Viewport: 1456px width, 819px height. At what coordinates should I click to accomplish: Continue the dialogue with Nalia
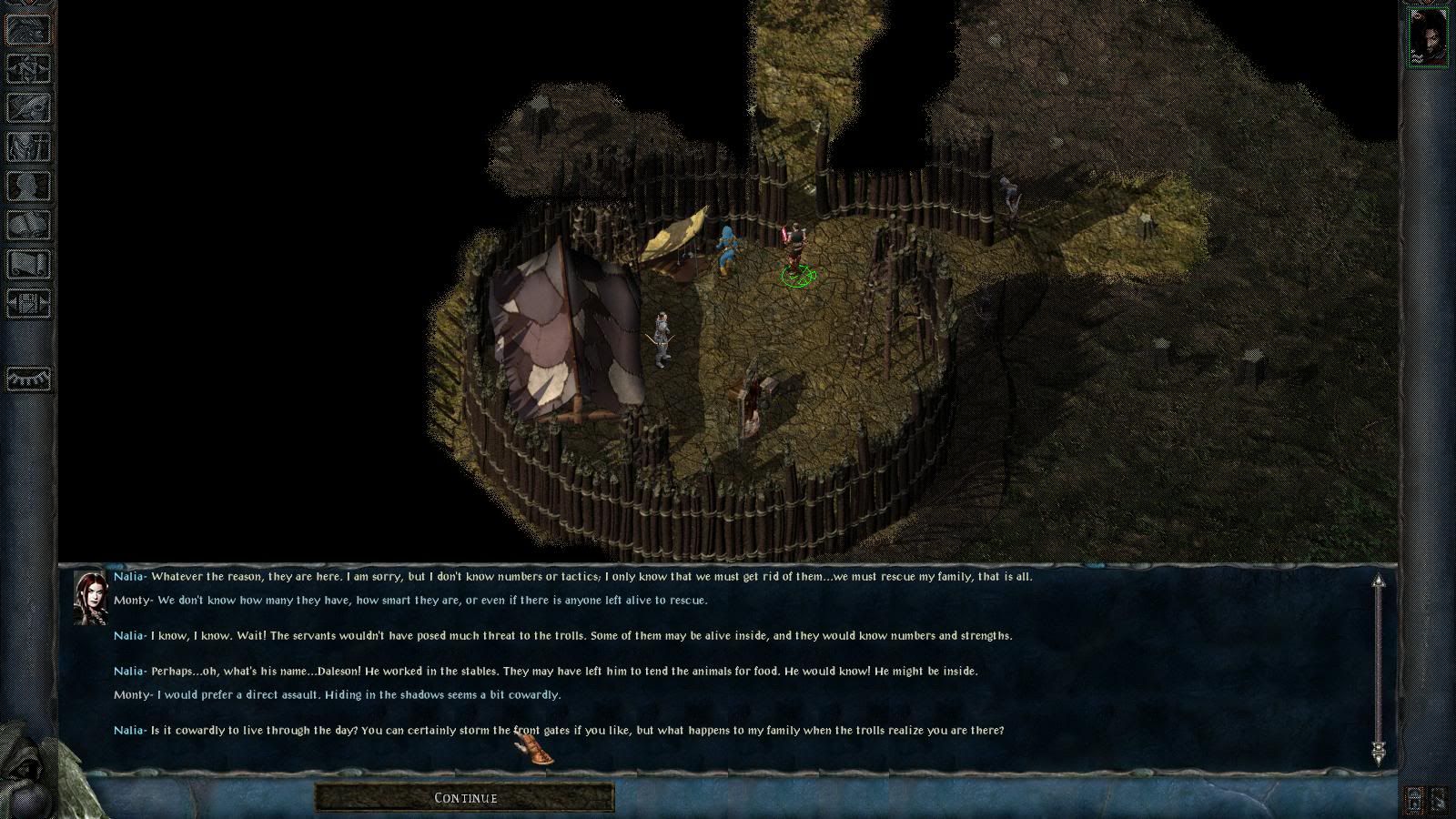[x=465, y=798]
